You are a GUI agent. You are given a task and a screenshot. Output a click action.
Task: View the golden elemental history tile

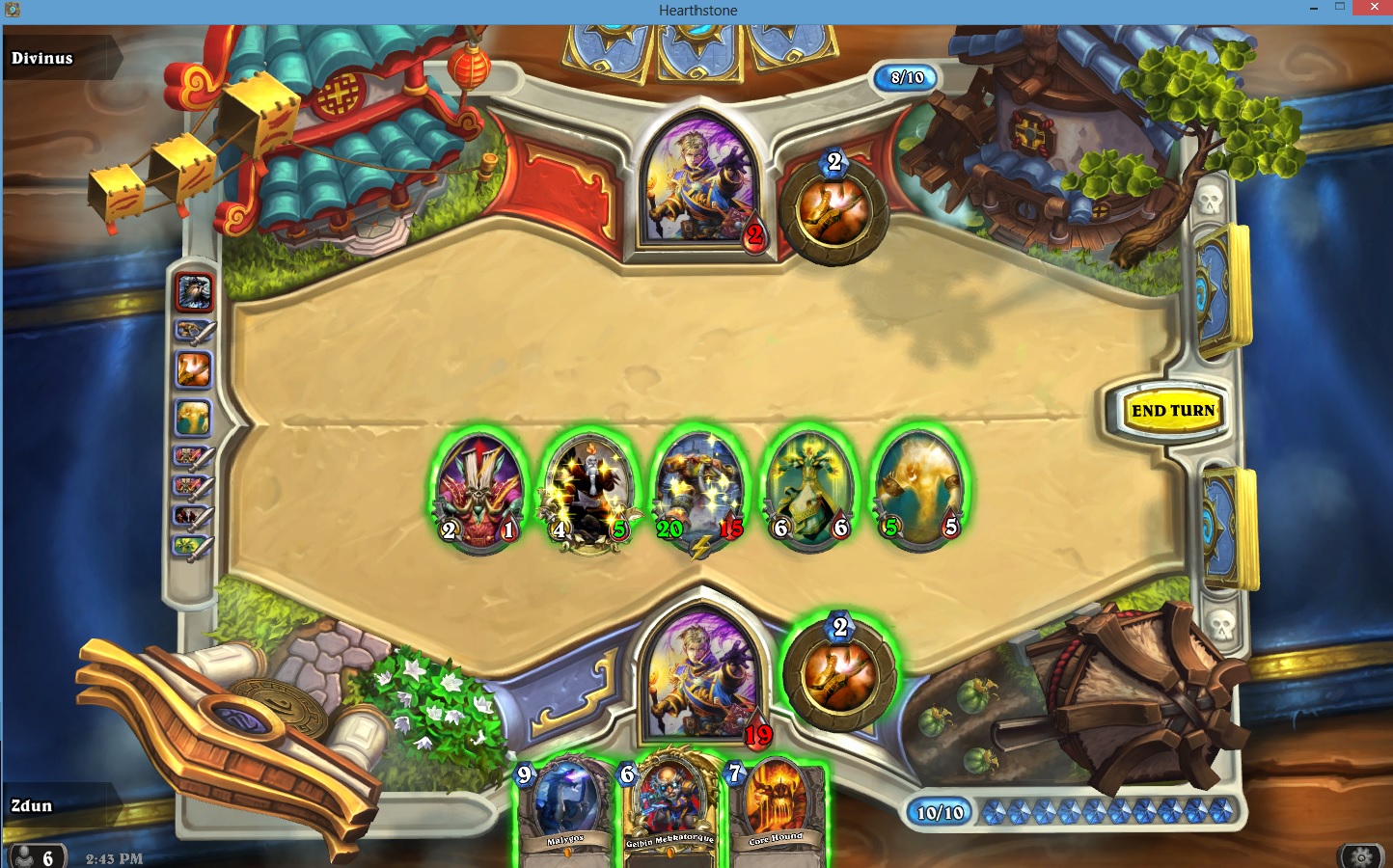(193, 417)
